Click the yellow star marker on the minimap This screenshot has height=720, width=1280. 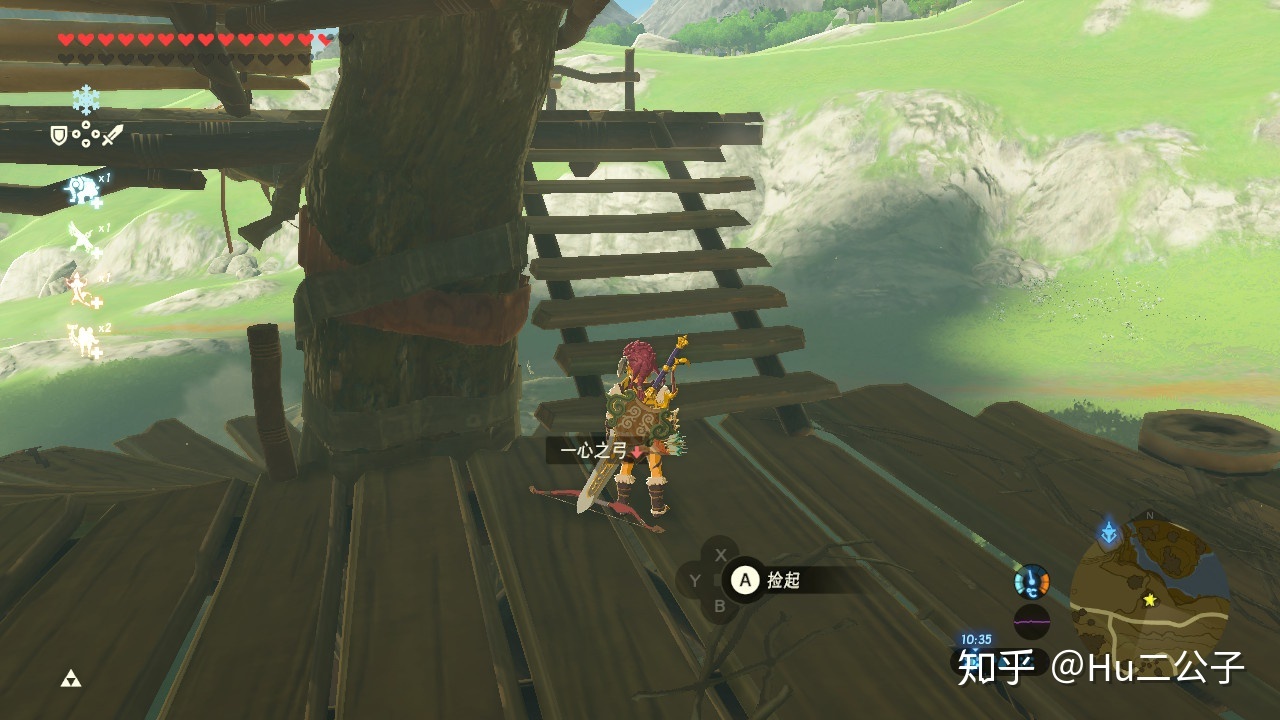click(x=1150, y=600)
